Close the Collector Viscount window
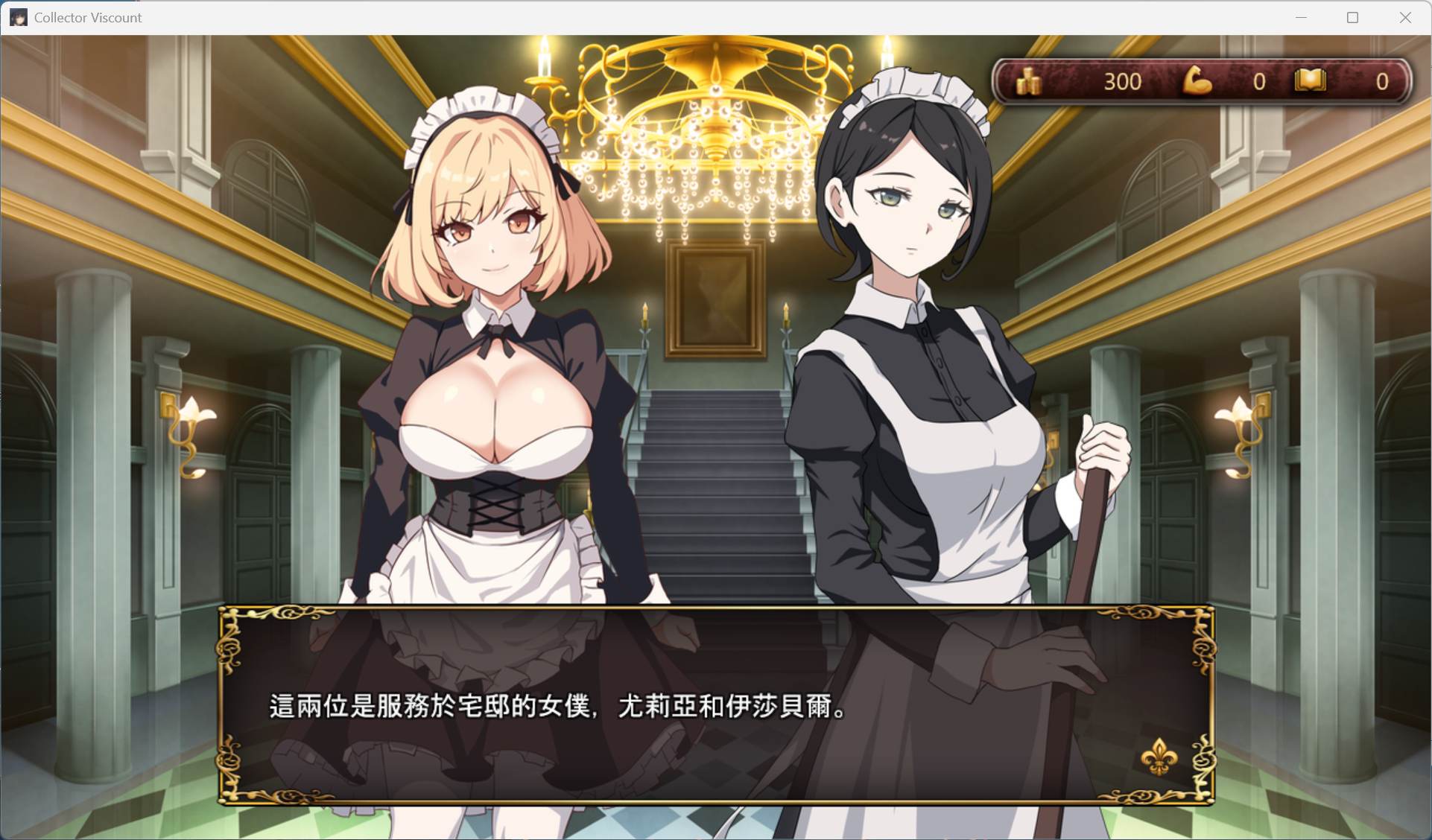Screen dimensions: 1432x840 tap(1404, 18)
